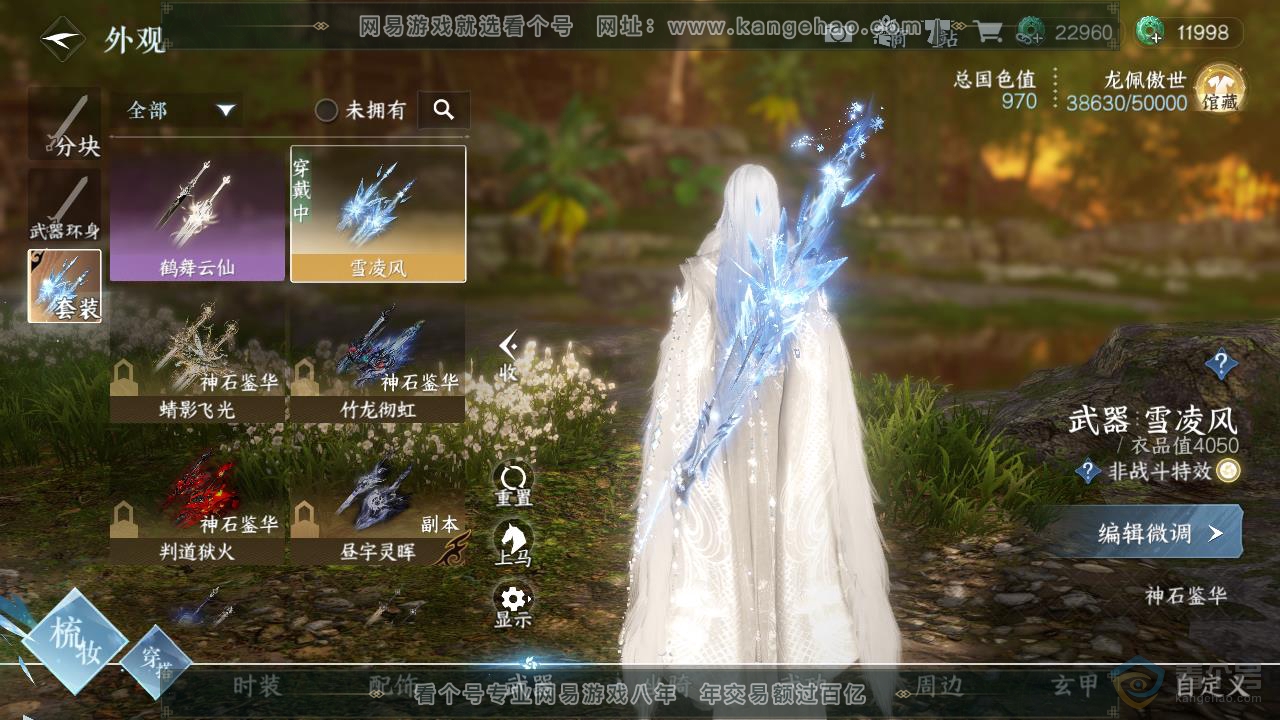Screen dimensions: 1280x720
Task: Toggle the 未拥有 filter option
Action: (327, 110)
